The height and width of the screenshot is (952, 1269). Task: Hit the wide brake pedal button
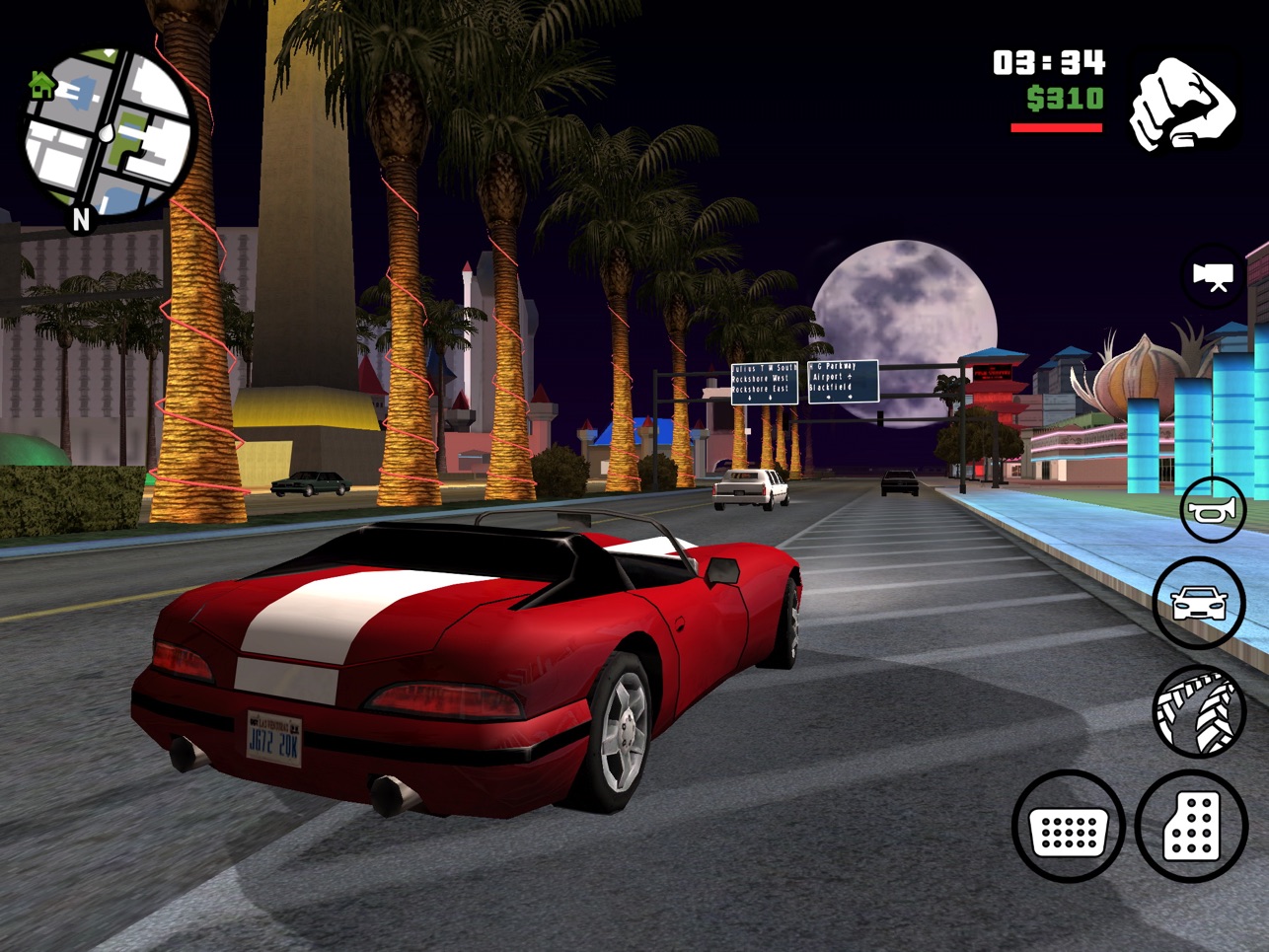pos(1069,827)
